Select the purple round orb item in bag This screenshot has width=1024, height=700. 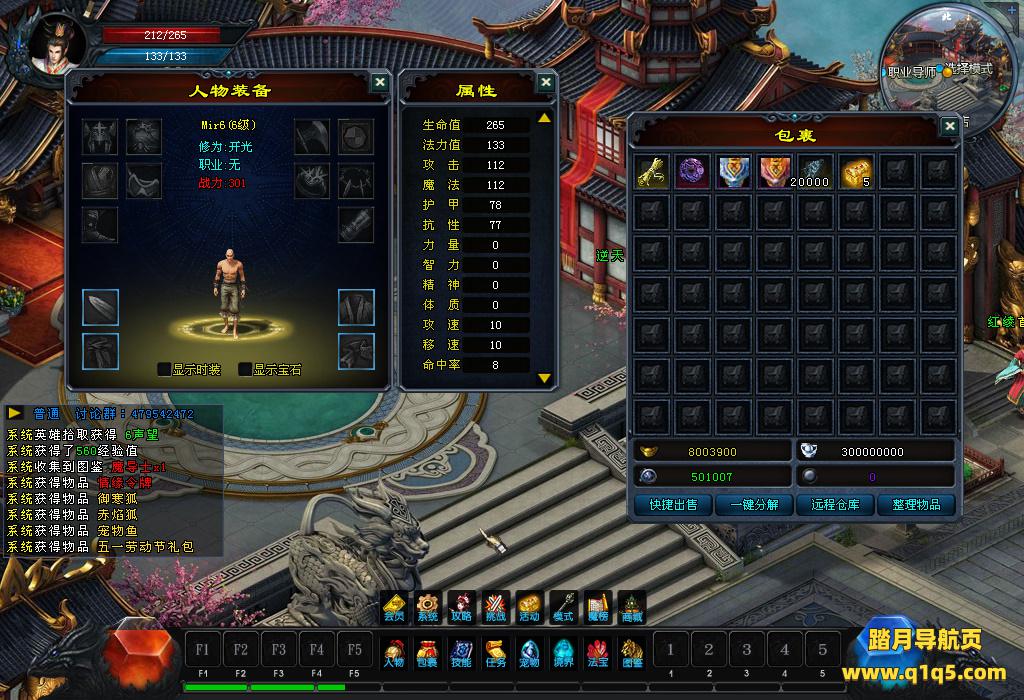(693, 171)
